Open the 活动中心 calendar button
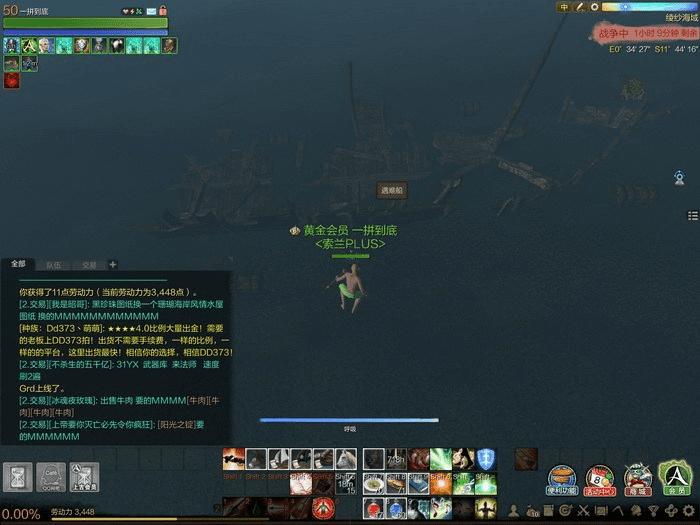This screenshot has width=700, height=525. tap(598, 478)
